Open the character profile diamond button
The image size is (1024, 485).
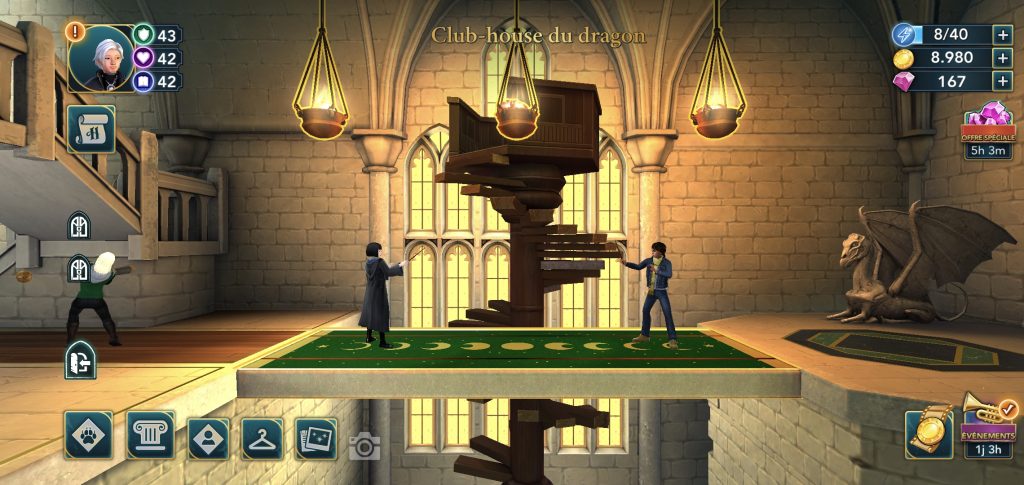(208, 437)
